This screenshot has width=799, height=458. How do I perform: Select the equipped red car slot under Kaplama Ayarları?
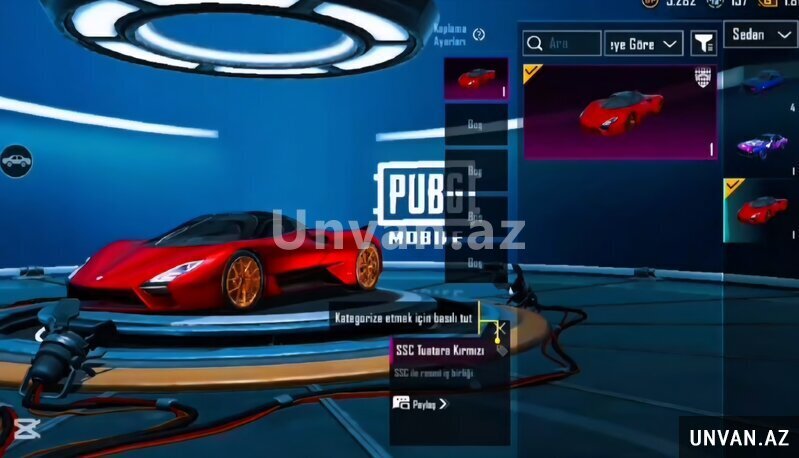(x=476, y=79)
